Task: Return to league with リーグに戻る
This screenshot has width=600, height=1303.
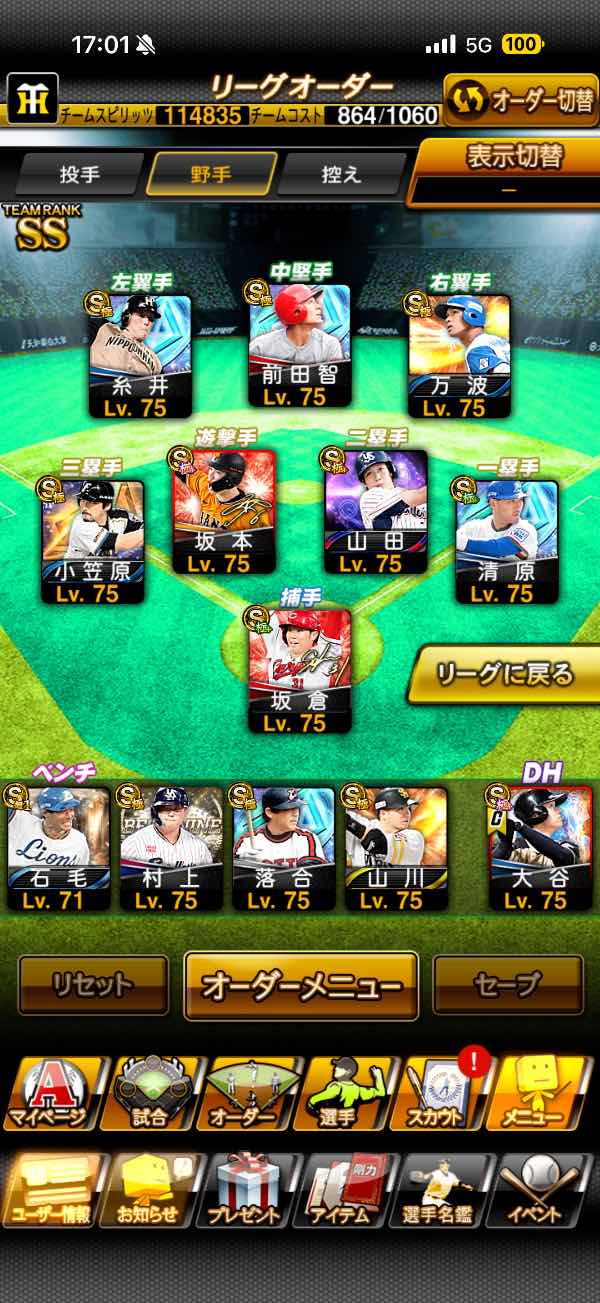Action: (x=506, y=674)
